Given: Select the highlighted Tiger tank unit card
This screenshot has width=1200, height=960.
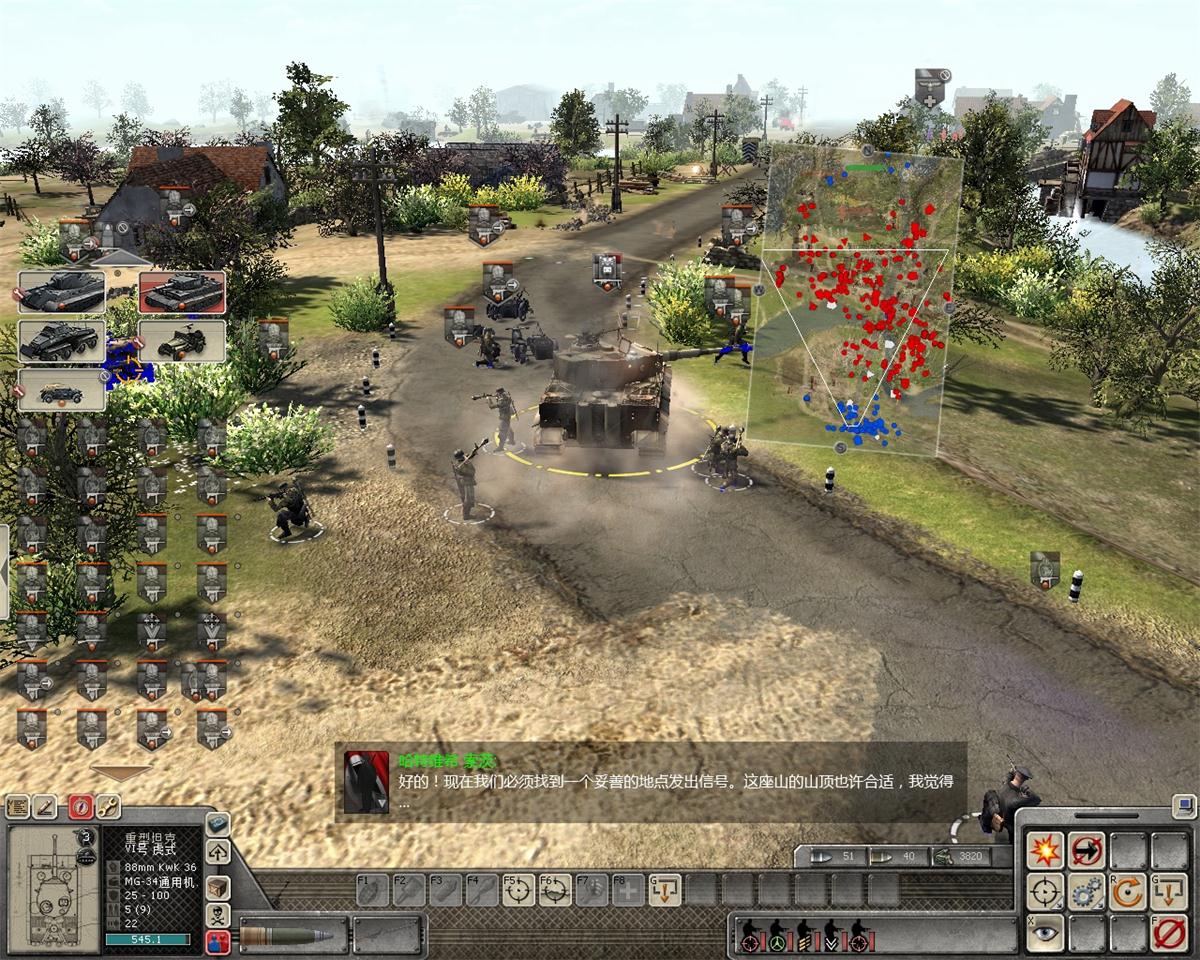Looking at the screenshot, I should (181, 292).
